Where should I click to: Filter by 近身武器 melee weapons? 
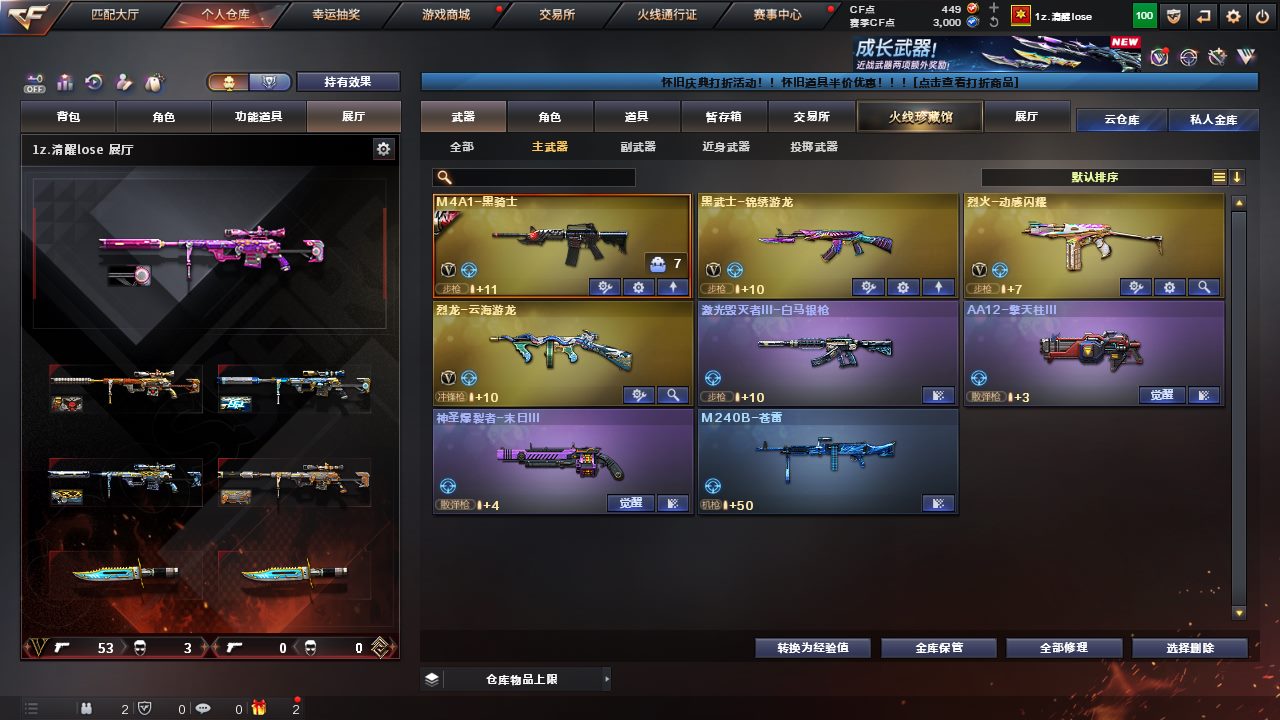click(x=726, y=147)
